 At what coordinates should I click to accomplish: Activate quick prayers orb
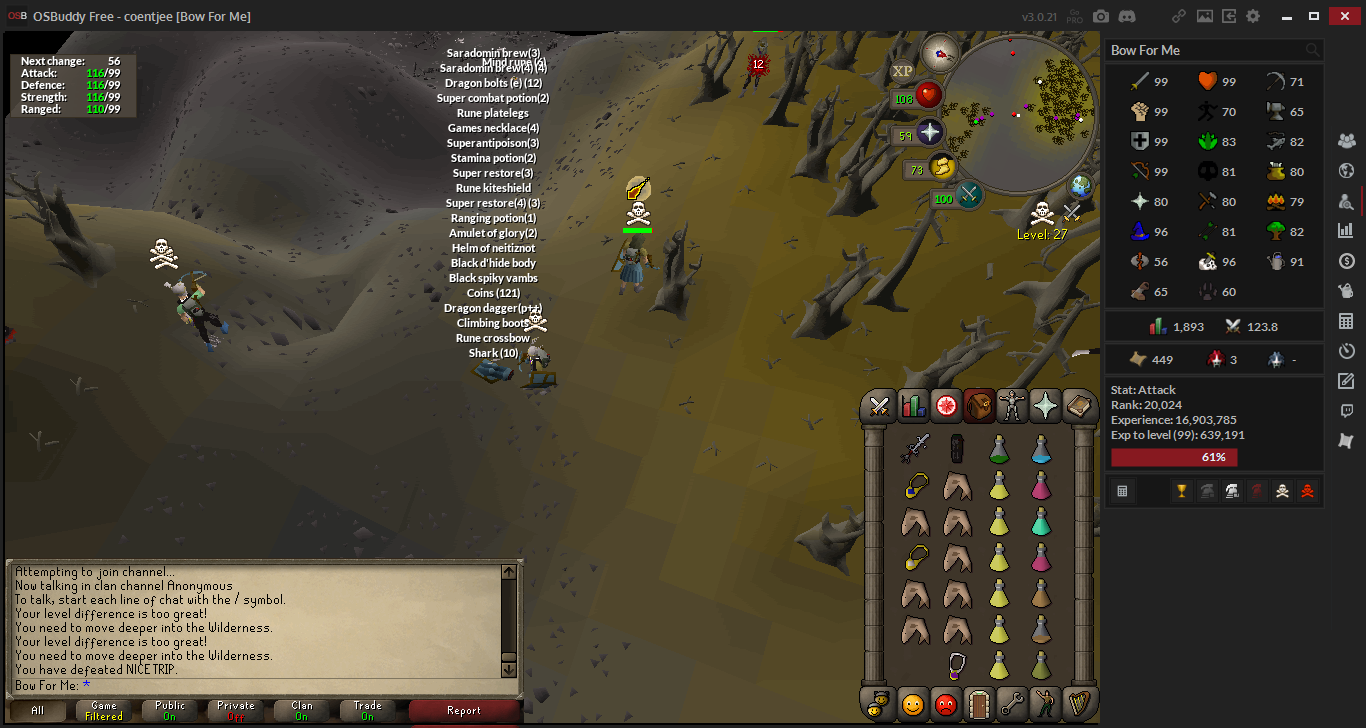(x=930, y=133)
